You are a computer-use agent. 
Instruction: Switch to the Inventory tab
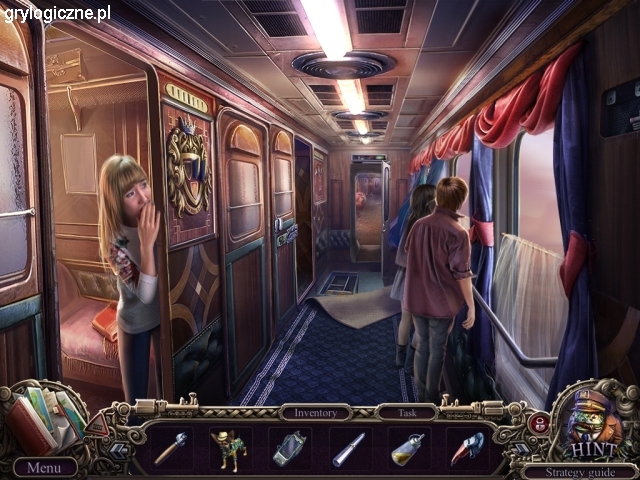(315, 412)
